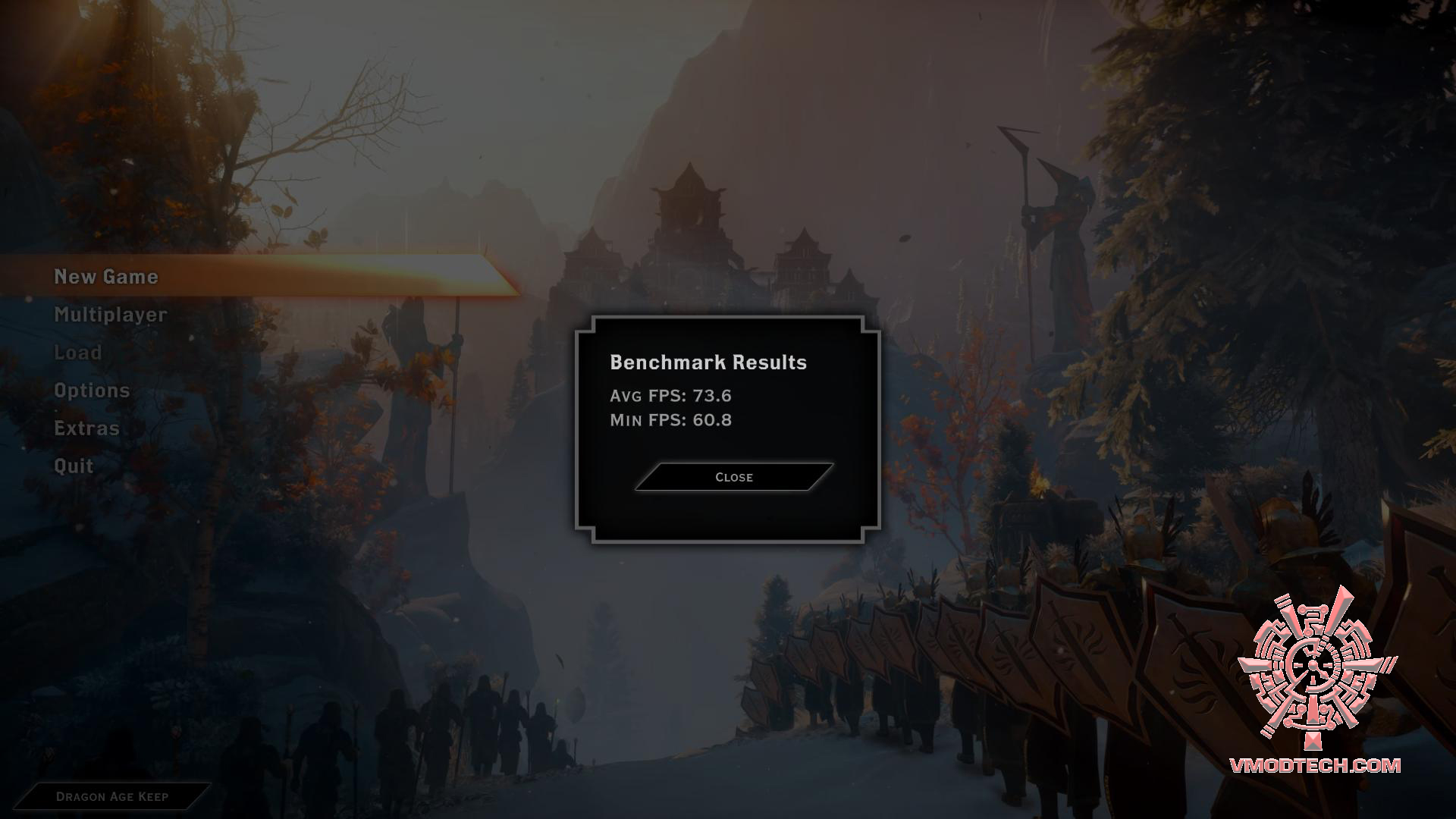Click the Dragon Age Keep button
Screen dimensions: 1456x819
[x=112, y=796]
